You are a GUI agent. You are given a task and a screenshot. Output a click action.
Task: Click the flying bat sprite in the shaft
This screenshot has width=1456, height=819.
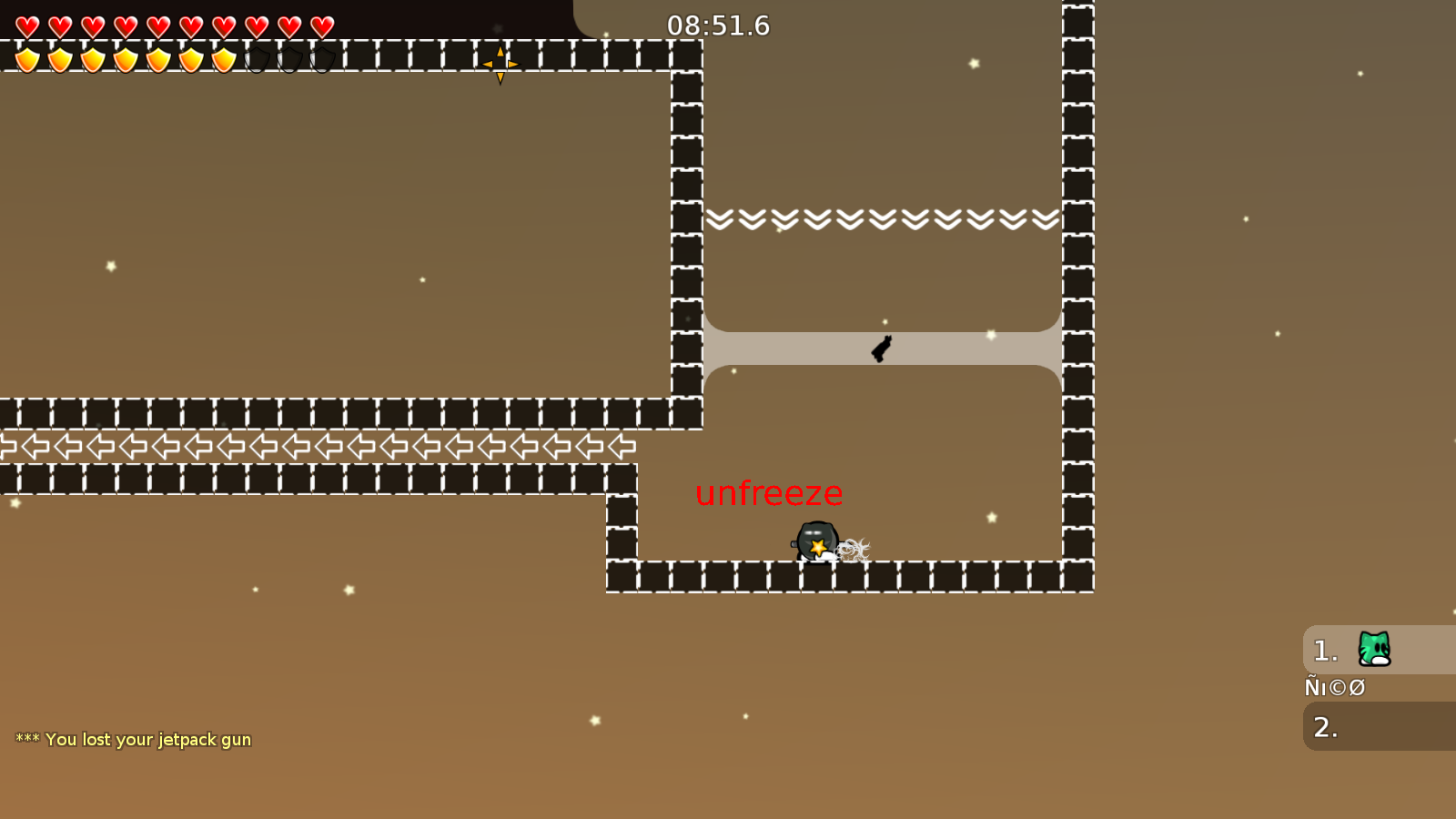(880, 348)
